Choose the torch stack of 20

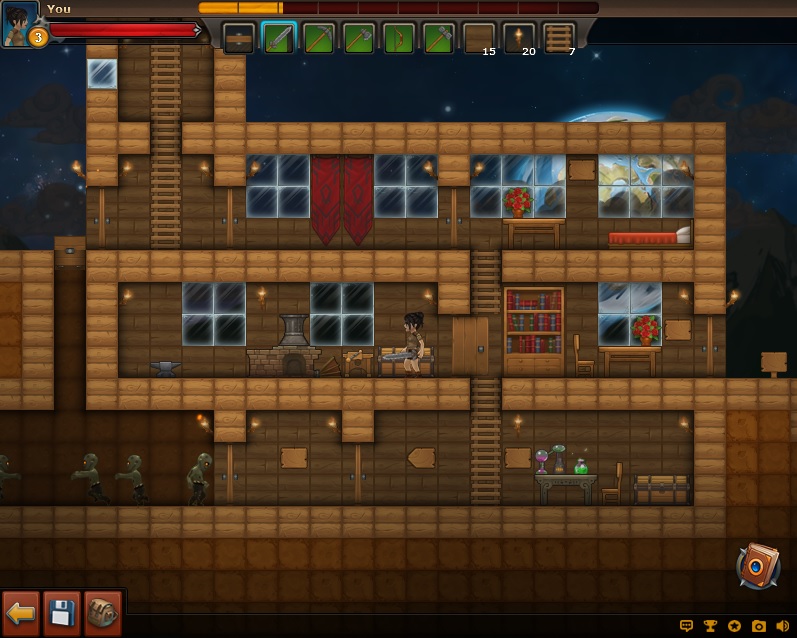[519, 38]
